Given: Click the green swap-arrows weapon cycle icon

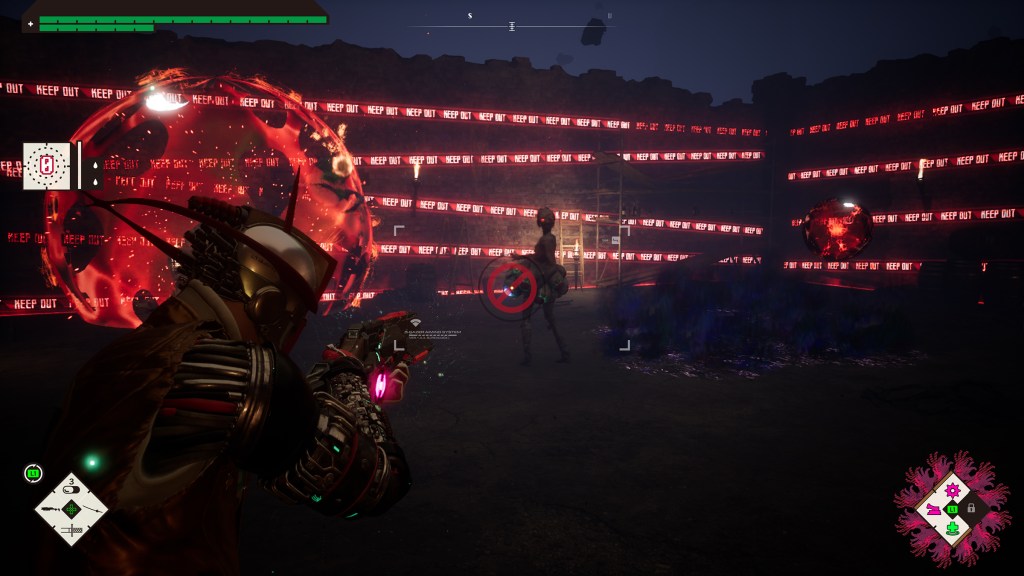Looking at the screenshot, I should point(33,473).
